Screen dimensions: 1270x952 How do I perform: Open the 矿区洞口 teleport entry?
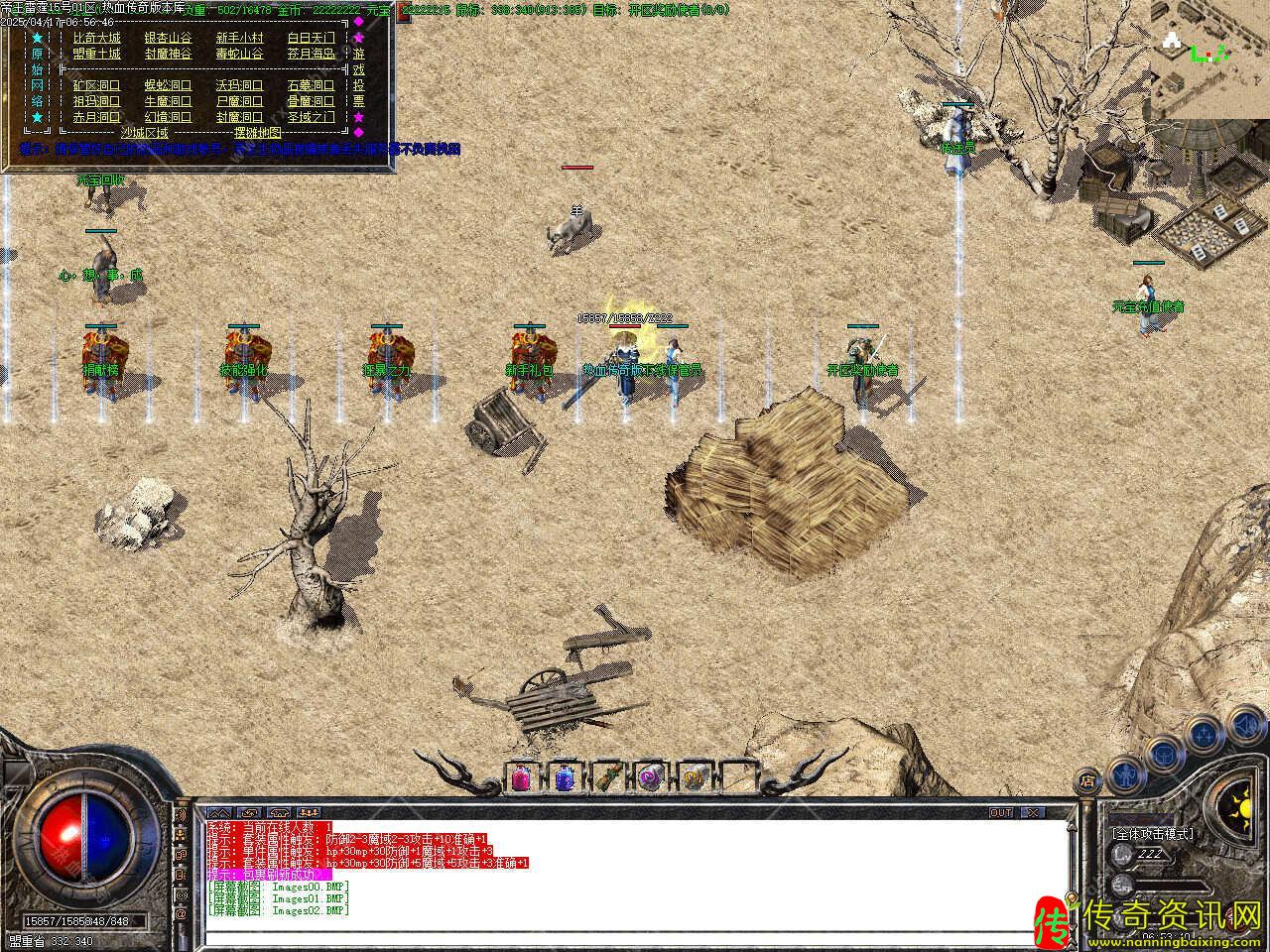tap(96, 85)
